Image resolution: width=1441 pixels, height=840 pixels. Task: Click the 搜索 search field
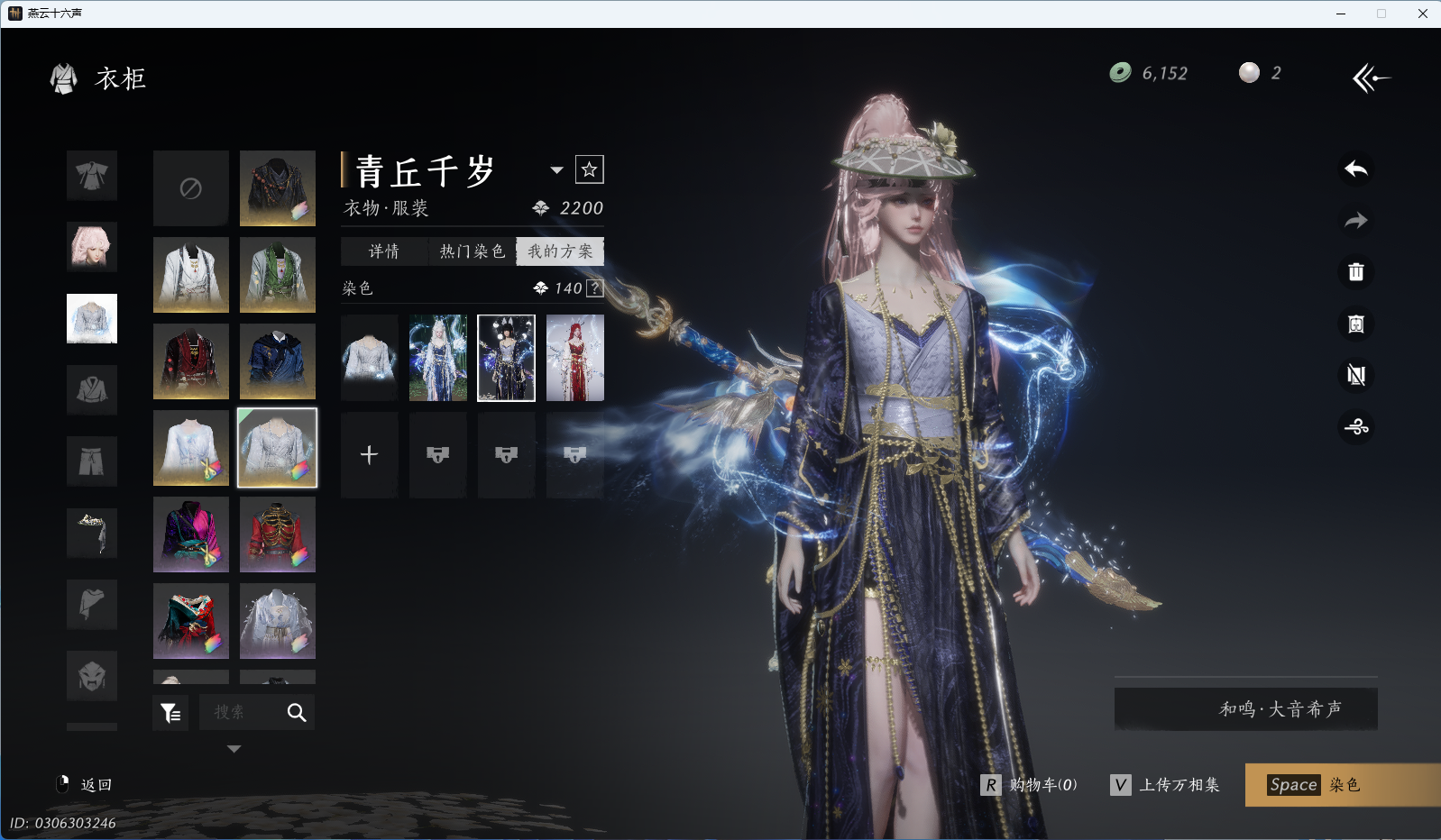239,713
